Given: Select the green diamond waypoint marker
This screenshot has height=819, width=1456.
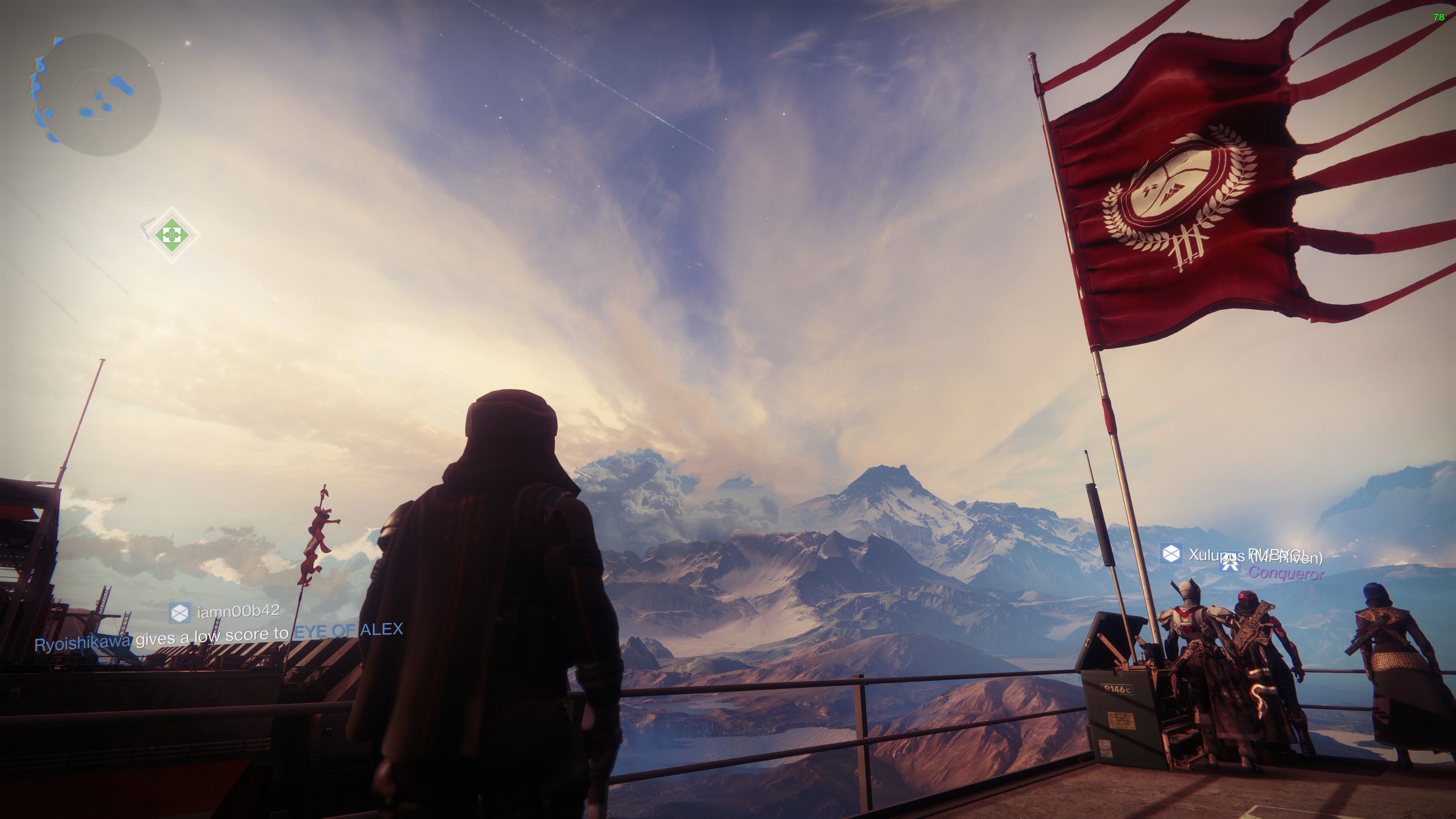Looking at the screenshot, I should (171, 234).
